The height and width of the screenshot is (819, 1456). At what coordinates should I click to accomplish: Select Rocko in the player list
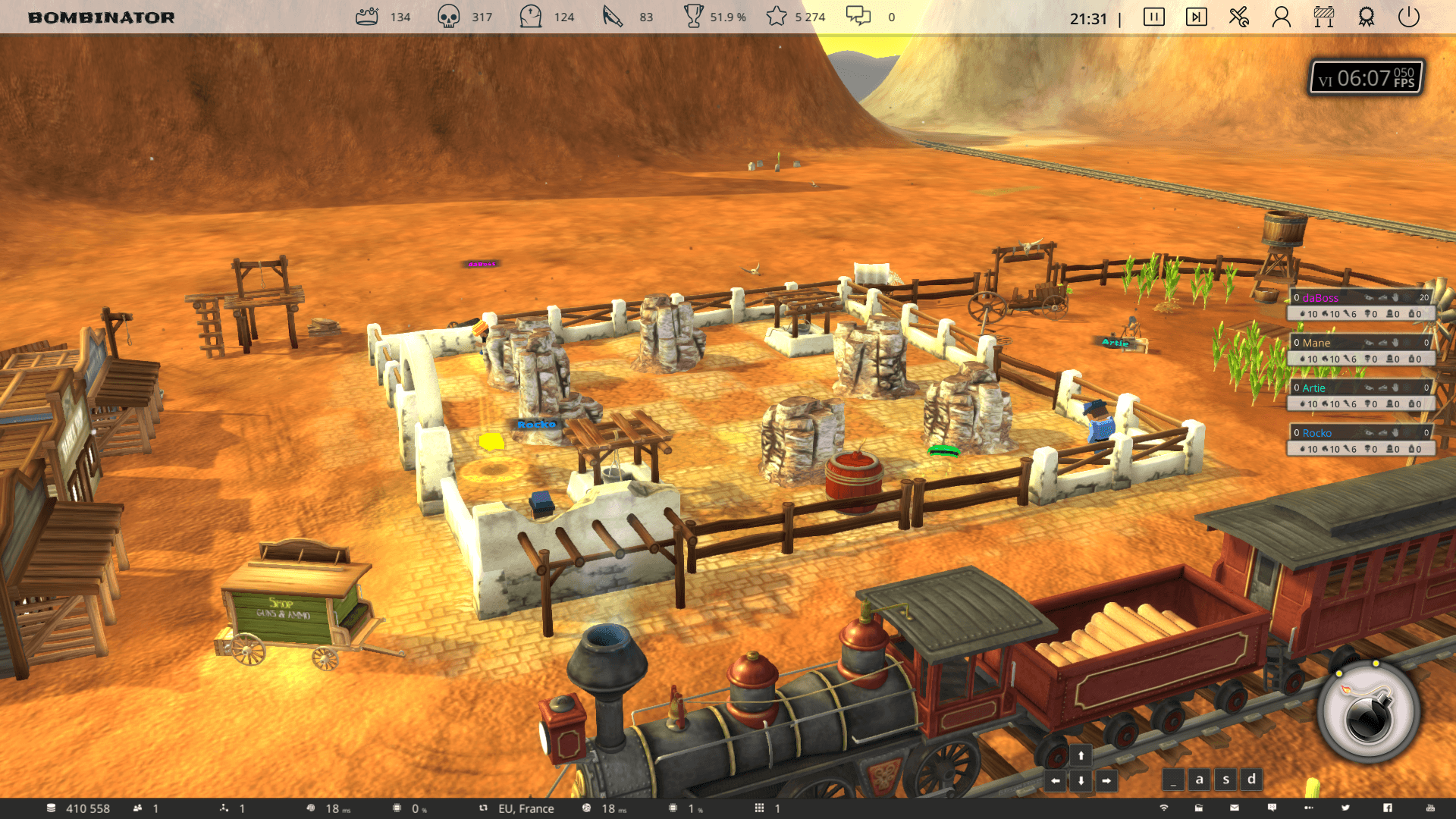[1317, 433]
